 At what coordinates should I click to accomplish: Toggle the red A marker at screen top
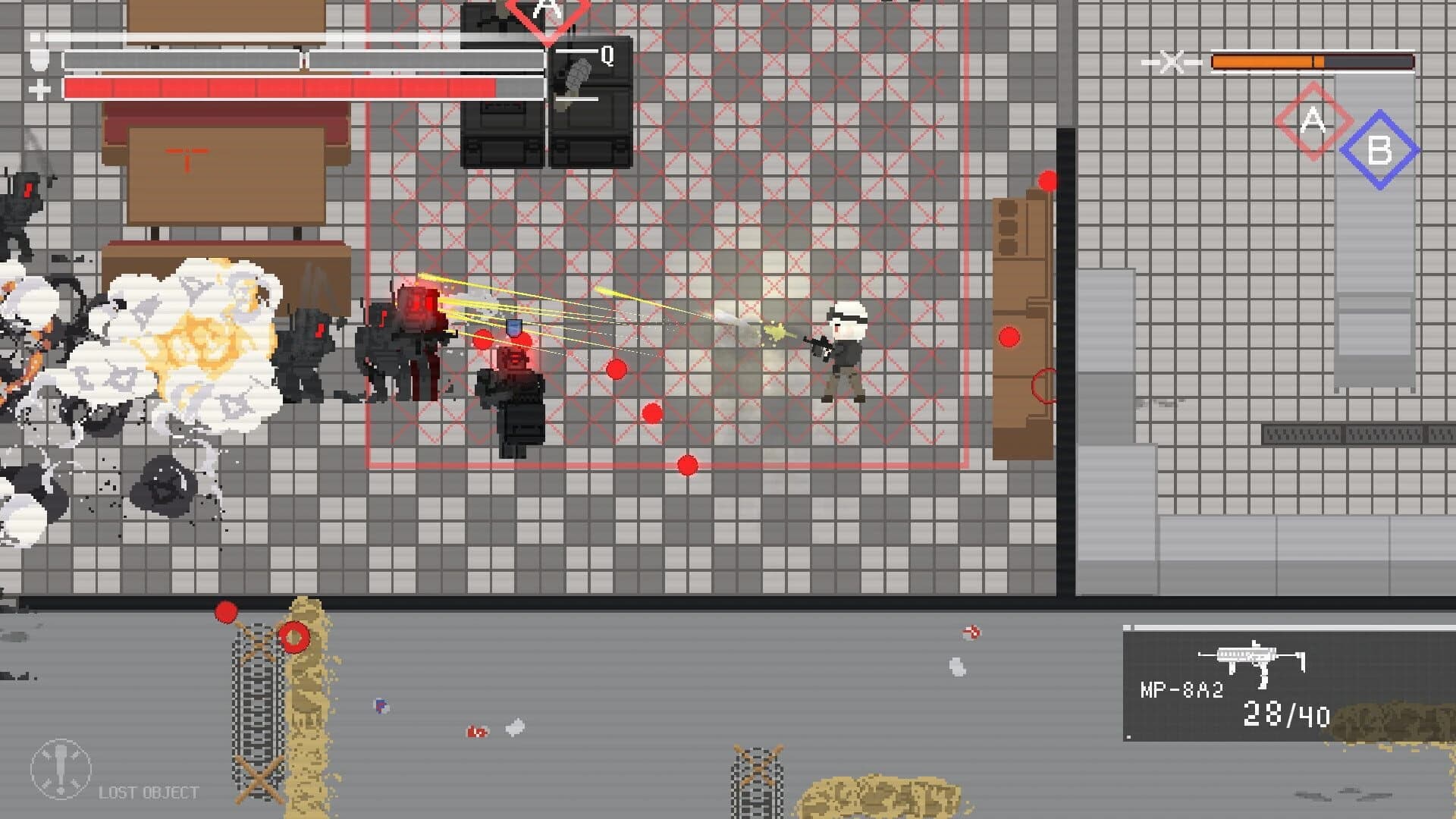[548, 11]
